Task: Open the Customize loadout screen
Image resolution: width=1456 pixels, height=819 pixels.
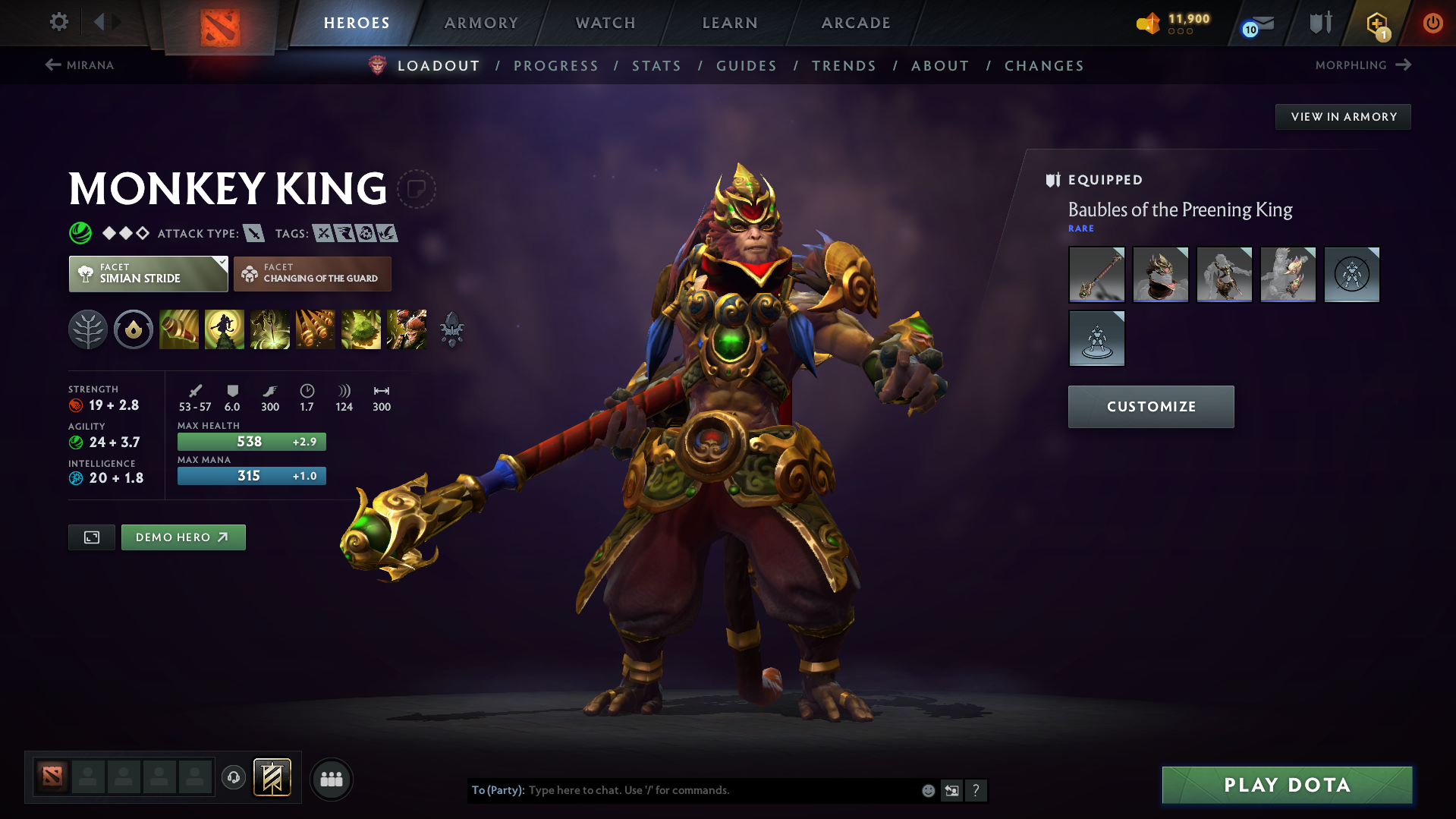Action: pyautogui.click(x=1151, y=407)
